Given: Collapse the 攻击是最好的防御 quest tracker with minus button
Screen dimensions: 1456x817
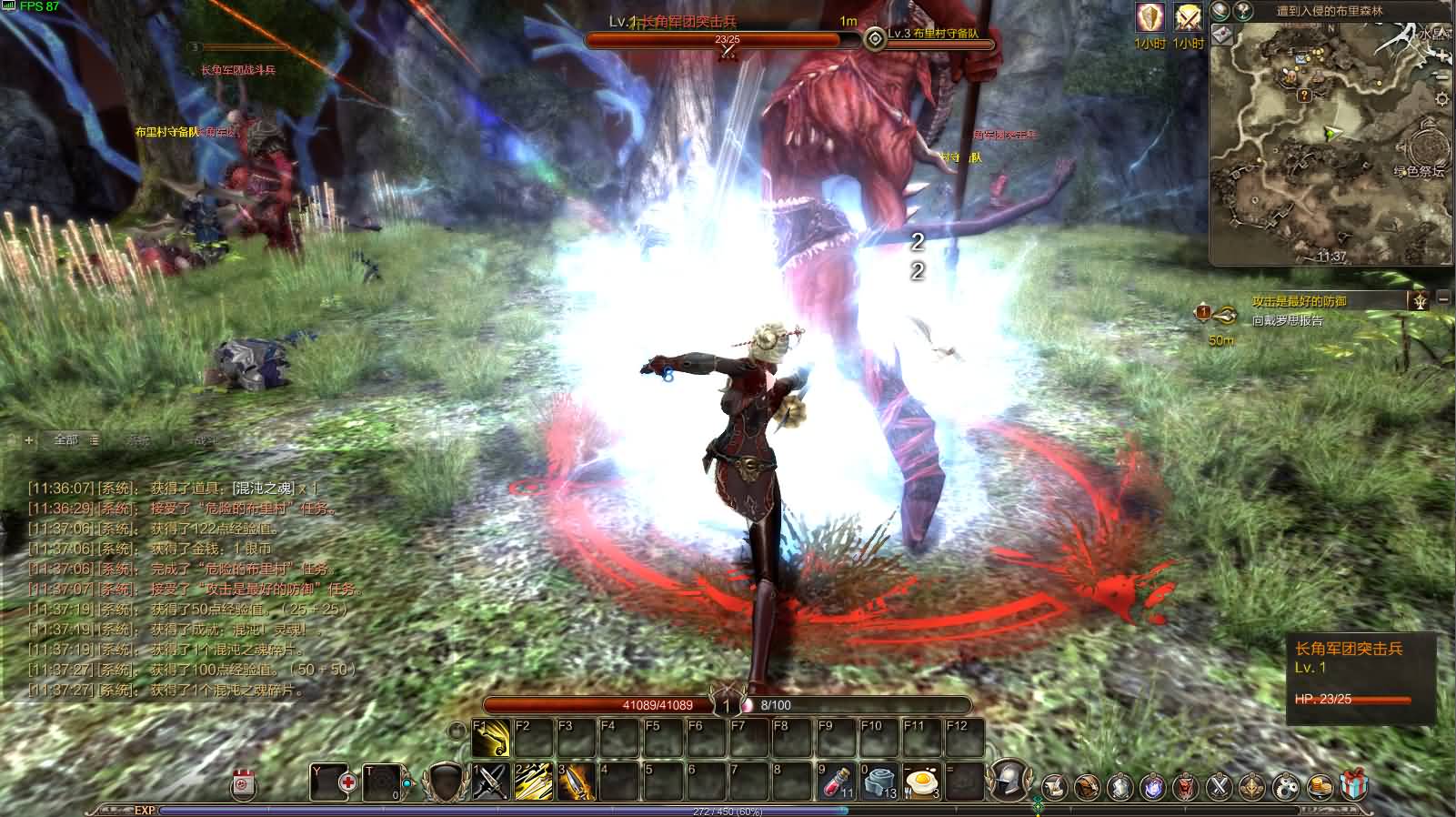Looking at the screenshot, I should click(1444, 297).
